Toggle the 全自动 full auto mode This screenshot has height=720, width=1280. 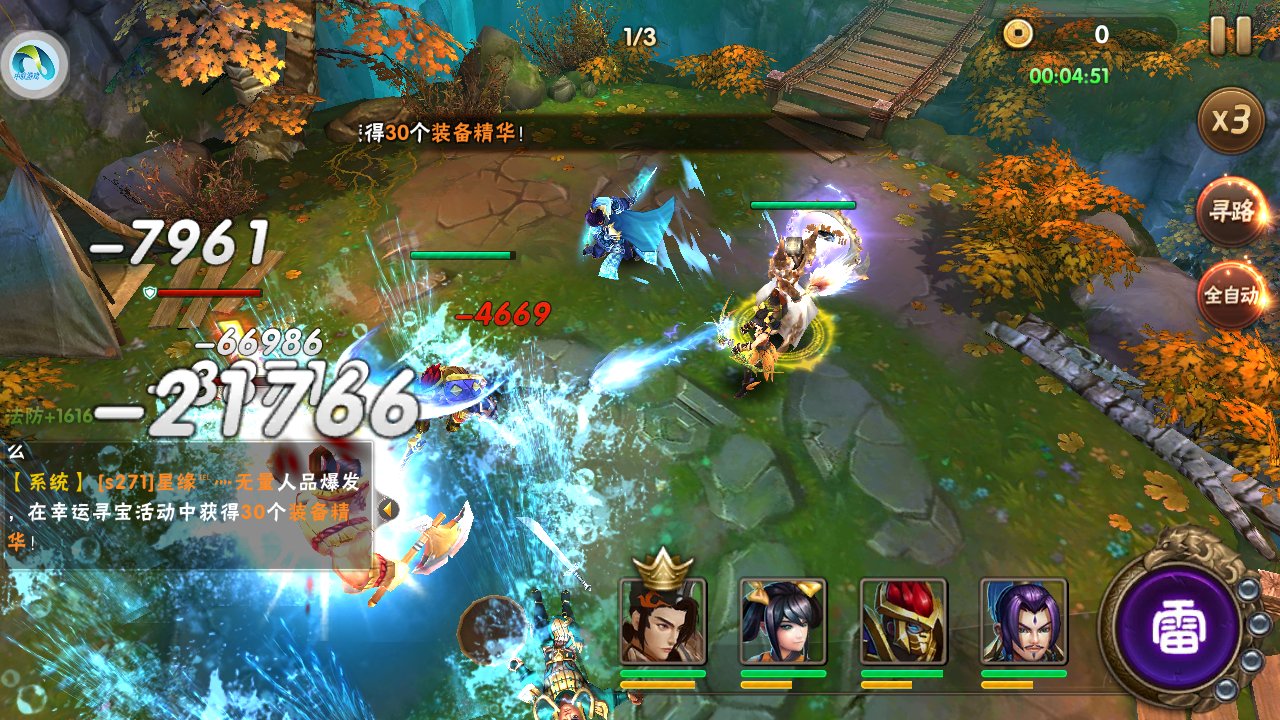point(1231,296)
